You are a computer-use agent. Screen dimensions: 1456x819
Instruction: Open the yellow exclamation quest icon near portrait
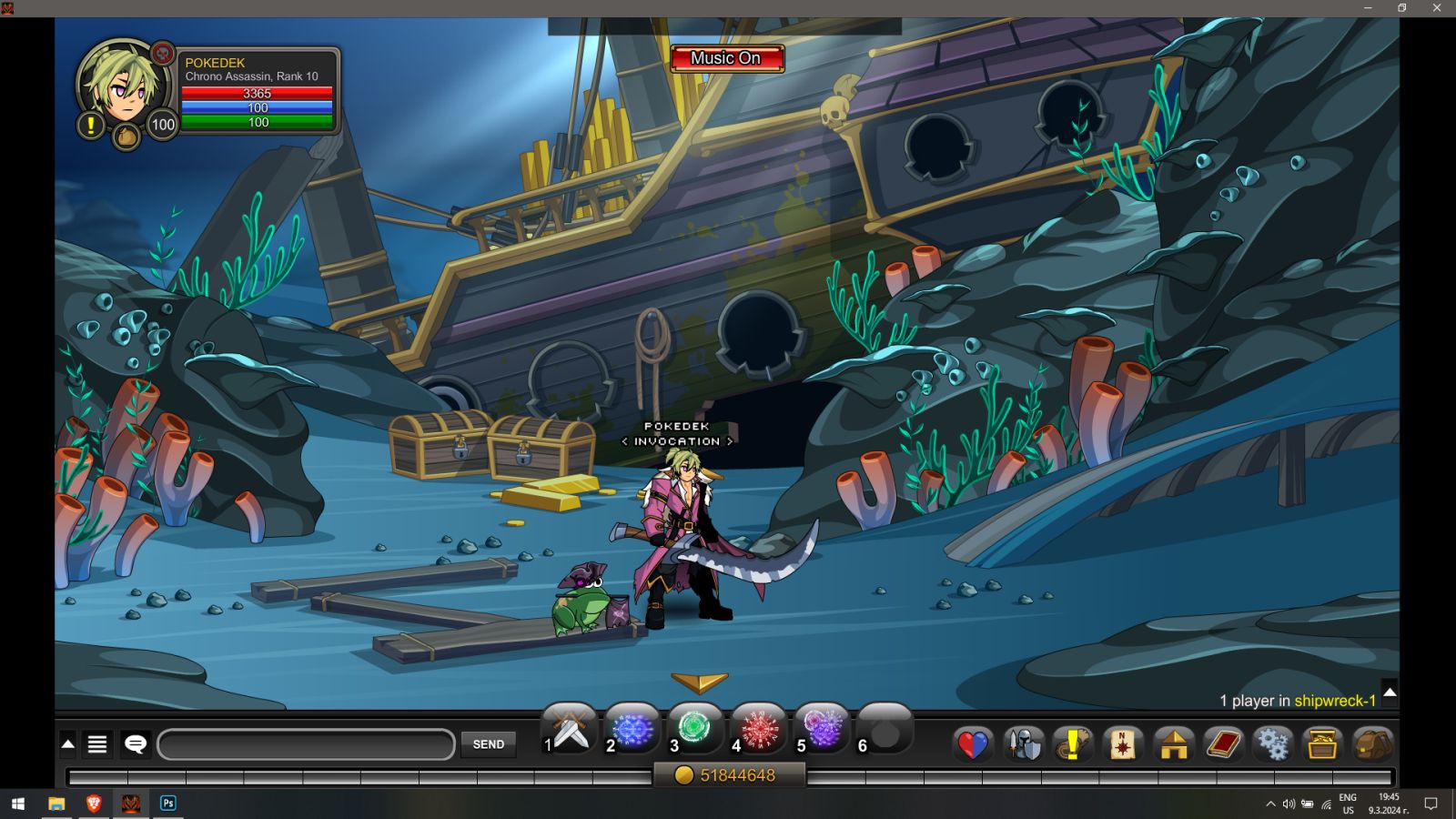click(x=90, y=126)
